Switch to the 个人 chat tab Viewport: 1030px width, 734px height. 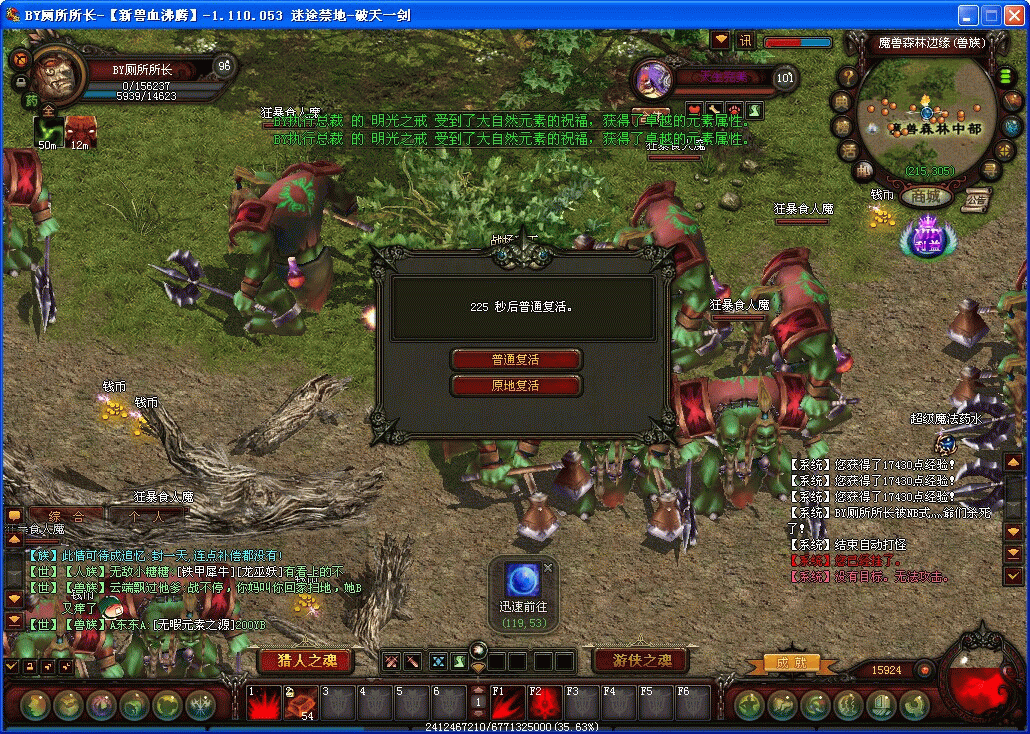tap(146, 516)
